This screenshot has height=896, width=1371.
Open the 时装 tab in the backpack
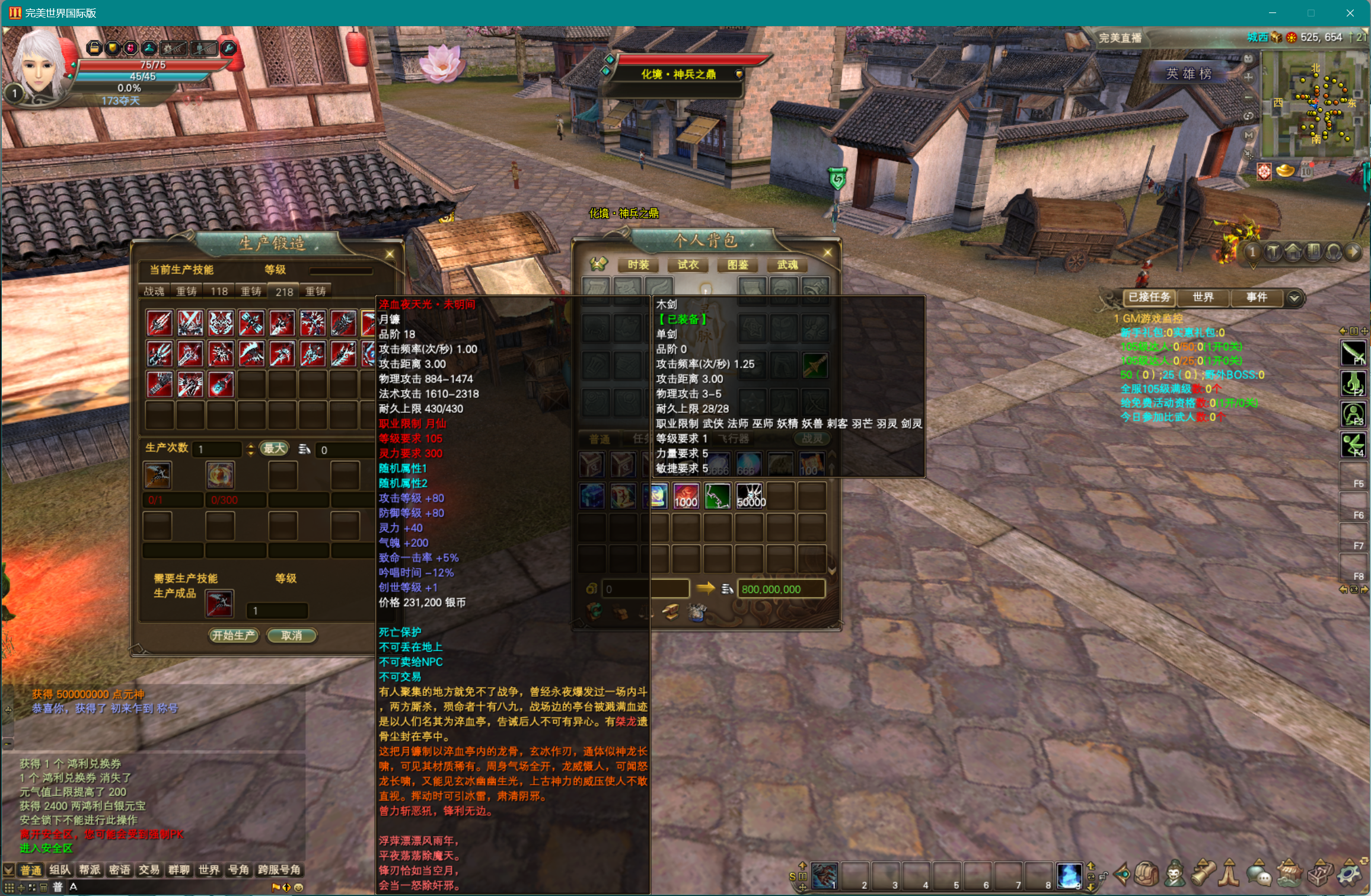(x=638, y=264)
